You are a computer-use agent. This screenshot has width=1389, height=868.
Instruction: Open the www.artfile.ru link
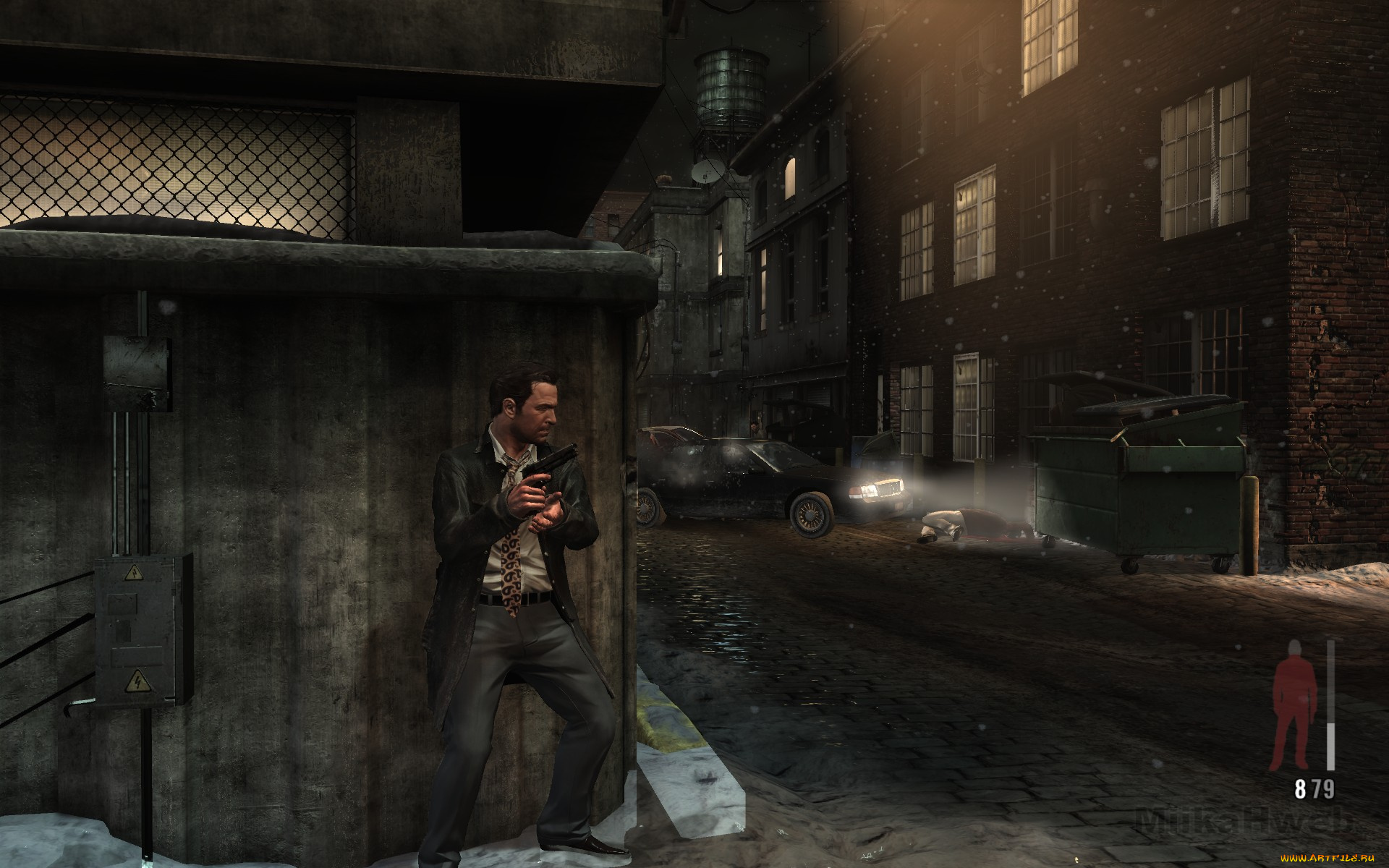pos(1326,859)
